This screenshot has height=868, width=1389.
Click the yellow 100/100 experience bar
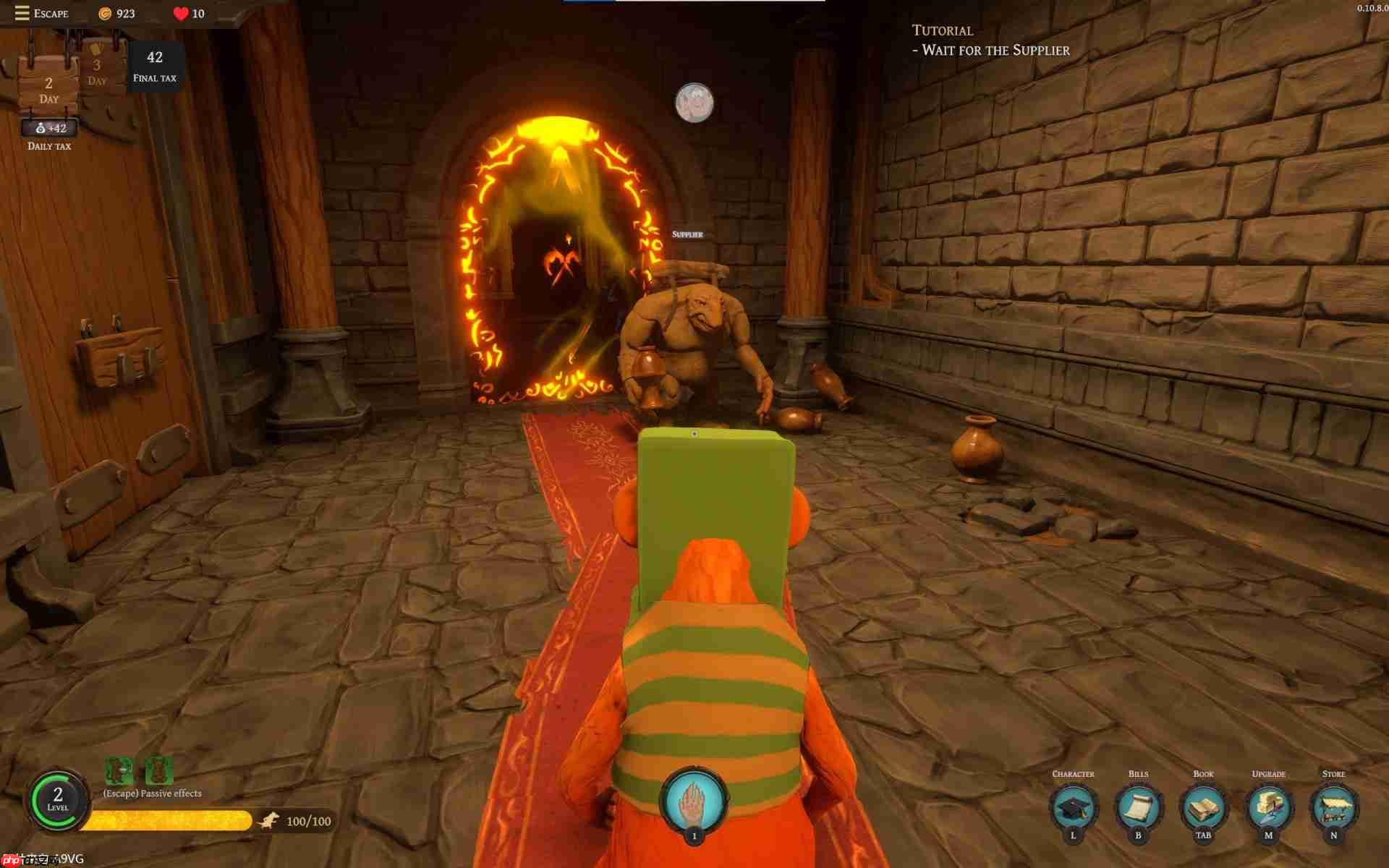tap(174, 821)
